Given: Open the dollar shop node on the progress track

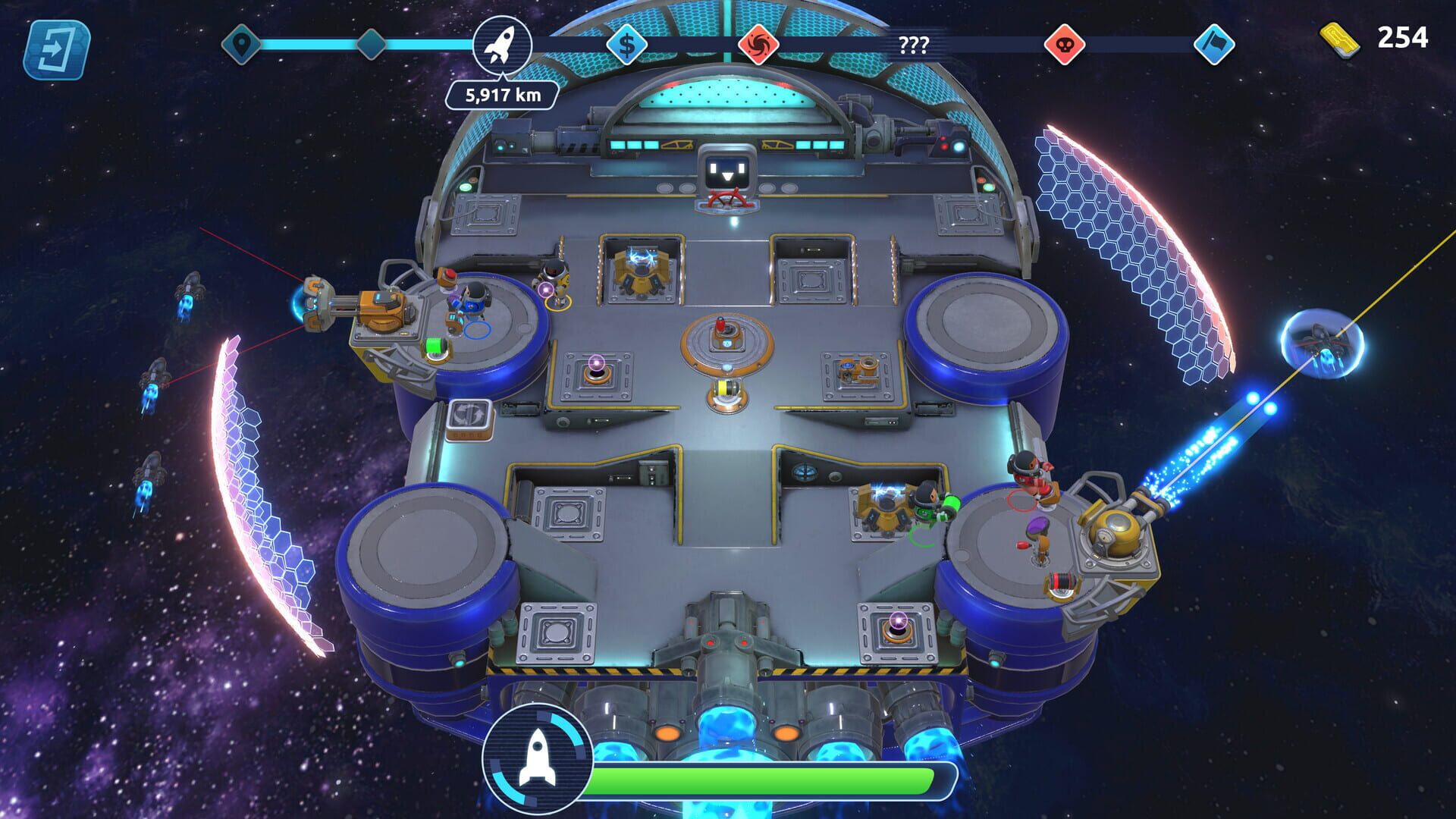Looking at the screenshot, I should pyautogui.click(x=626, y=45).
